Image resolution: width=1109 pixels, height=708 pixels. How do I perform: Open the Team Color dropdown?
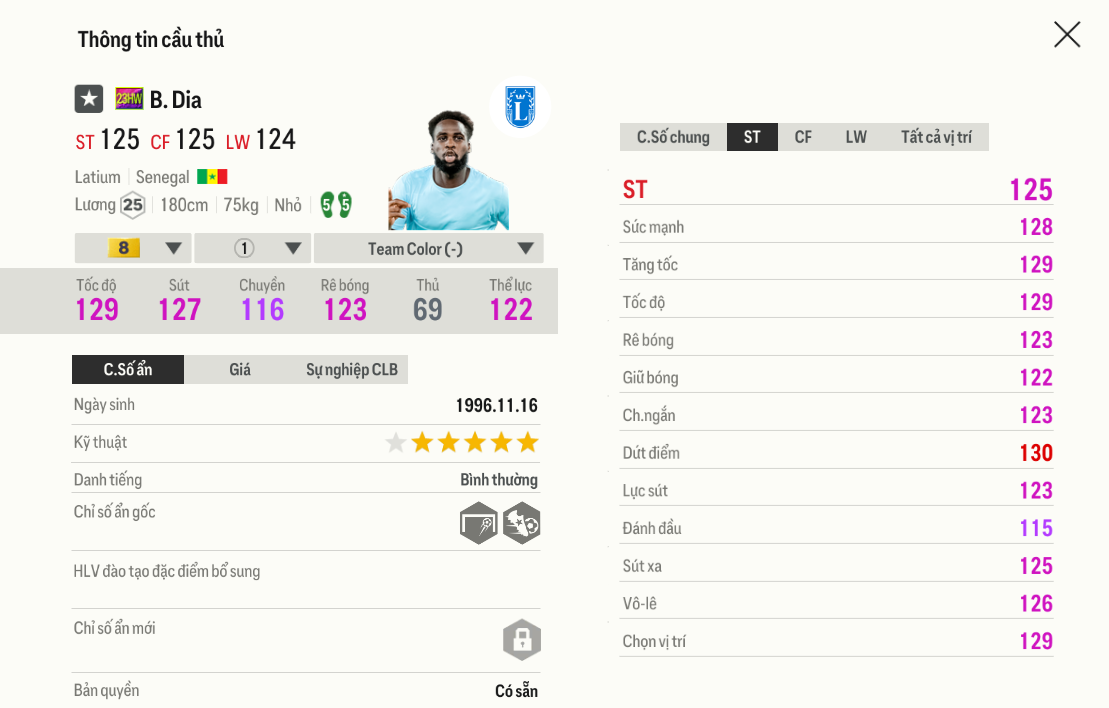coord(428,249)
